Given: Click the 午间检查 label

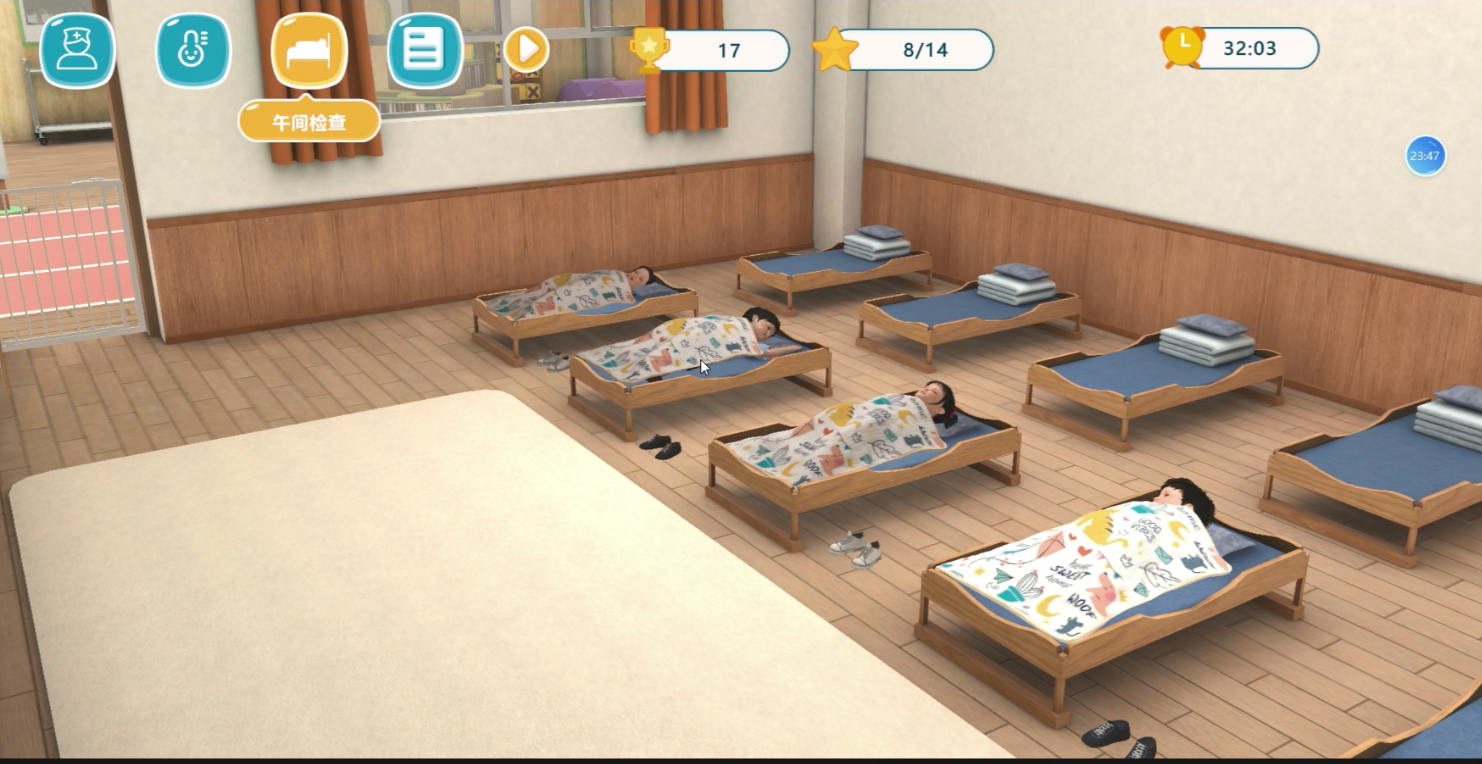Looking at the screenshot, I should click(309, 121).
